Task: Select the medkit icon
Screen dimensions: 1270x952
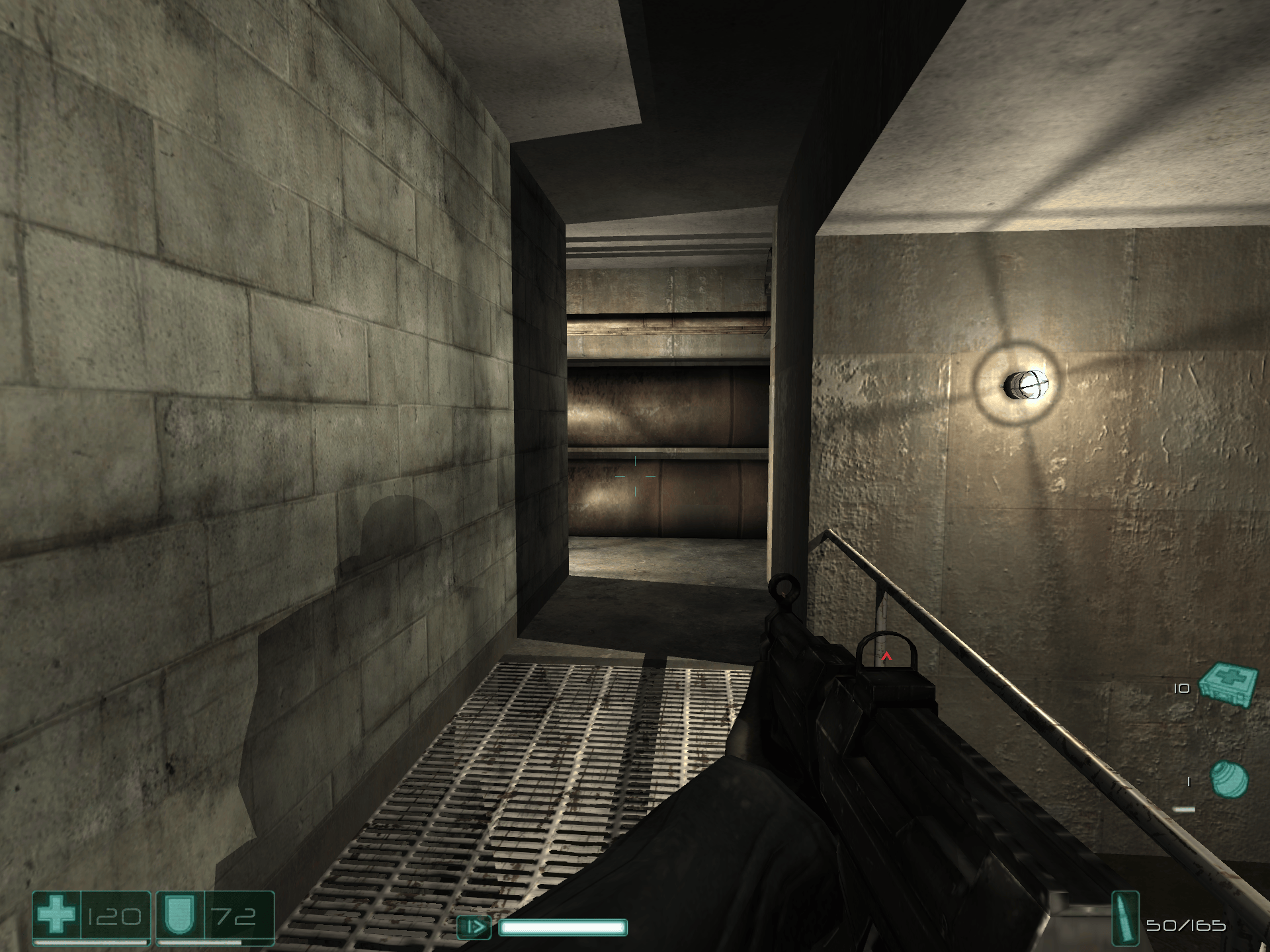Action: (1228, 686)
